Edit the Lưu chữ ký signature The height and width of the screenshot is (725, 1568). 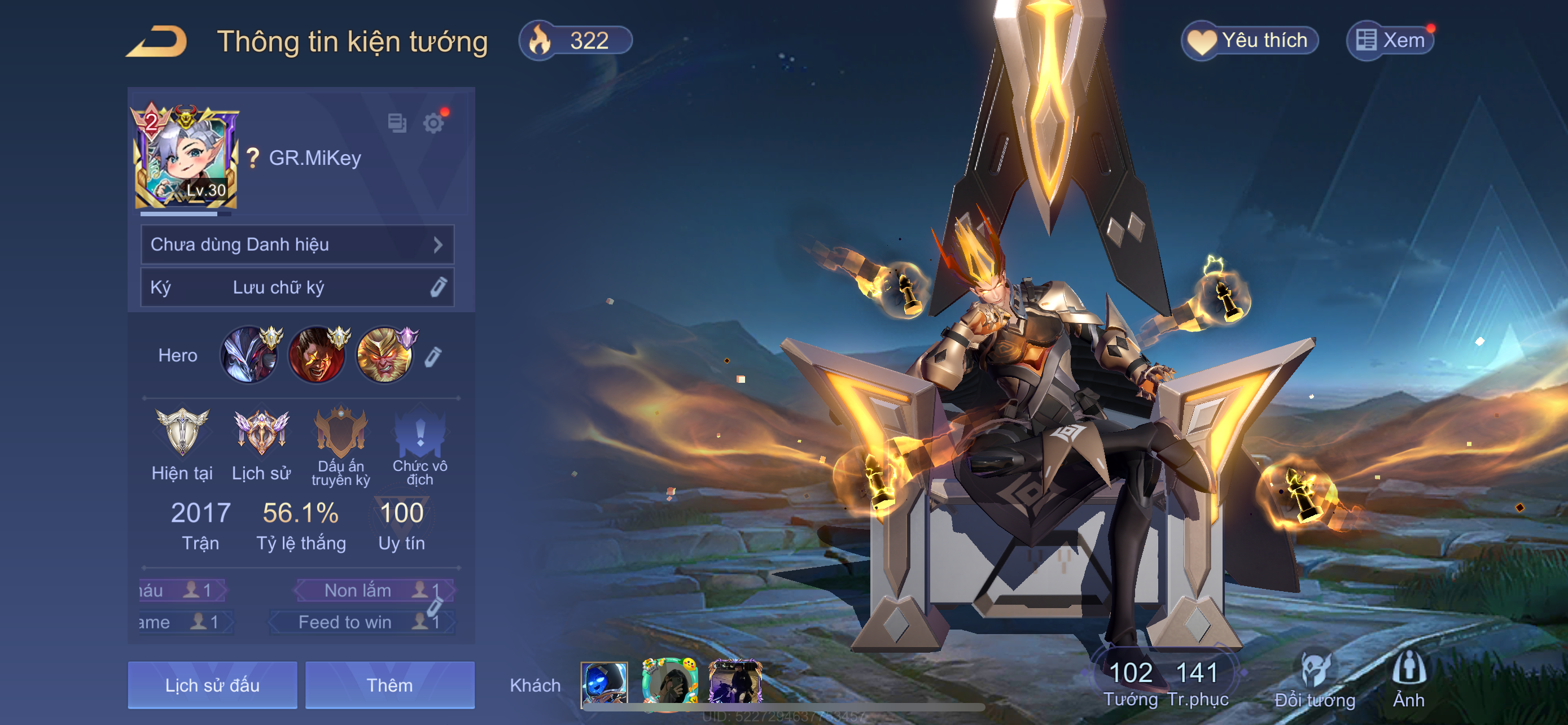pos(438,287)
